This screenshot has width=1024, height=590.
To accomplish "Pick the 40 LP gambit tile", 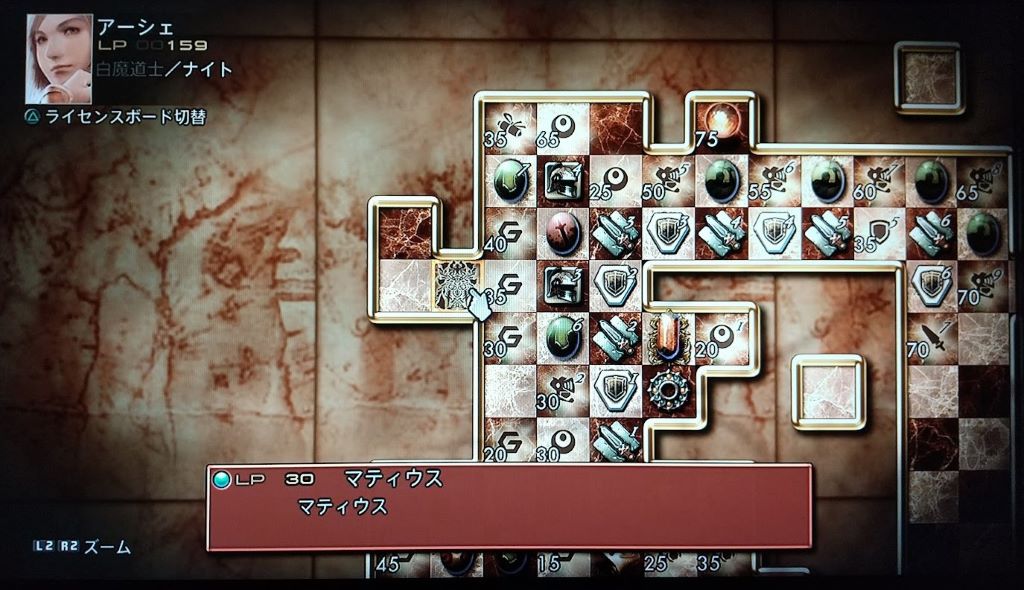I will tap(509, 233).
